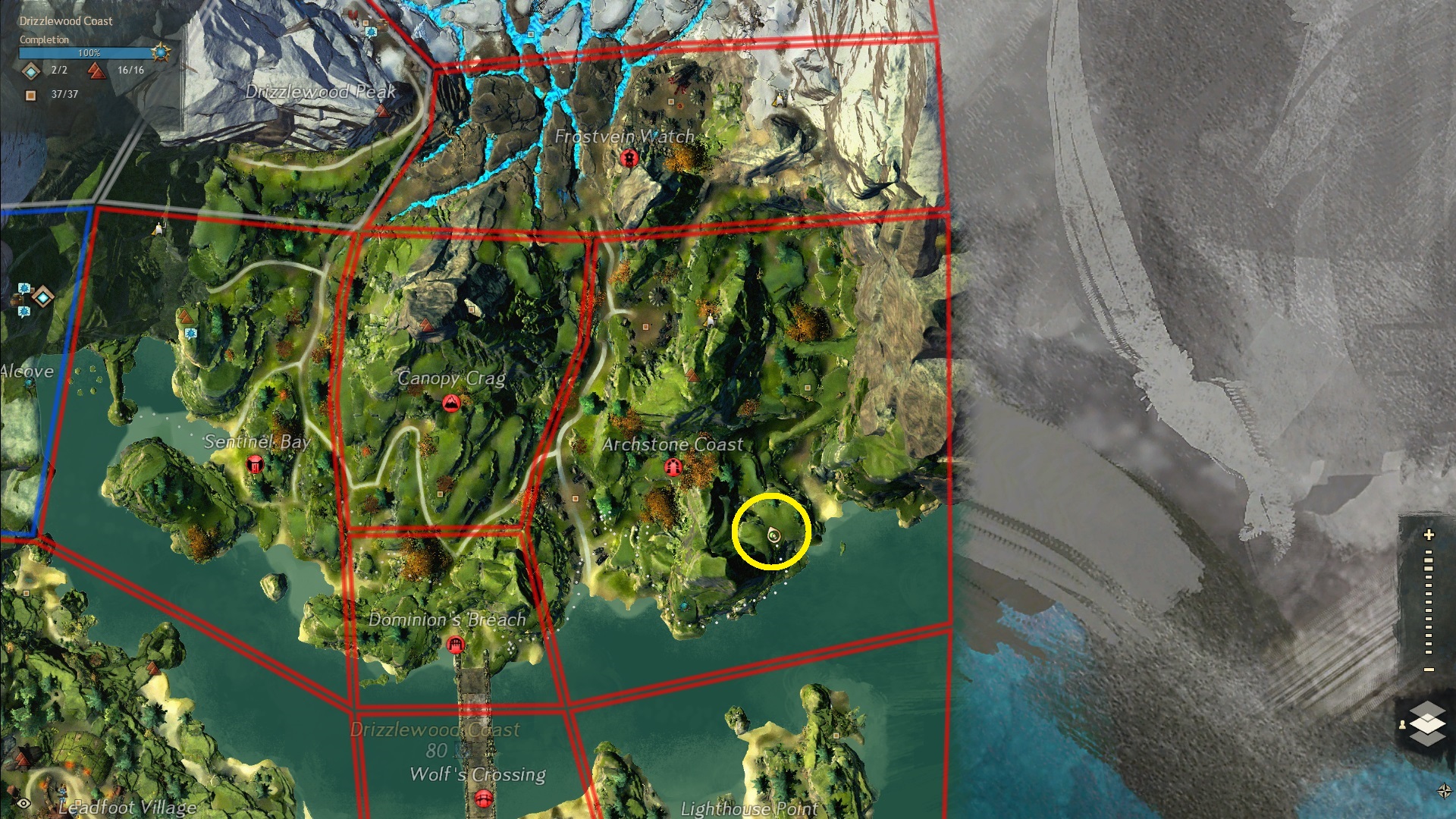The width and height of the screenshot is (1456, 819).
Task: Zoom out with the map minus button
Action: click(1429, 670)
